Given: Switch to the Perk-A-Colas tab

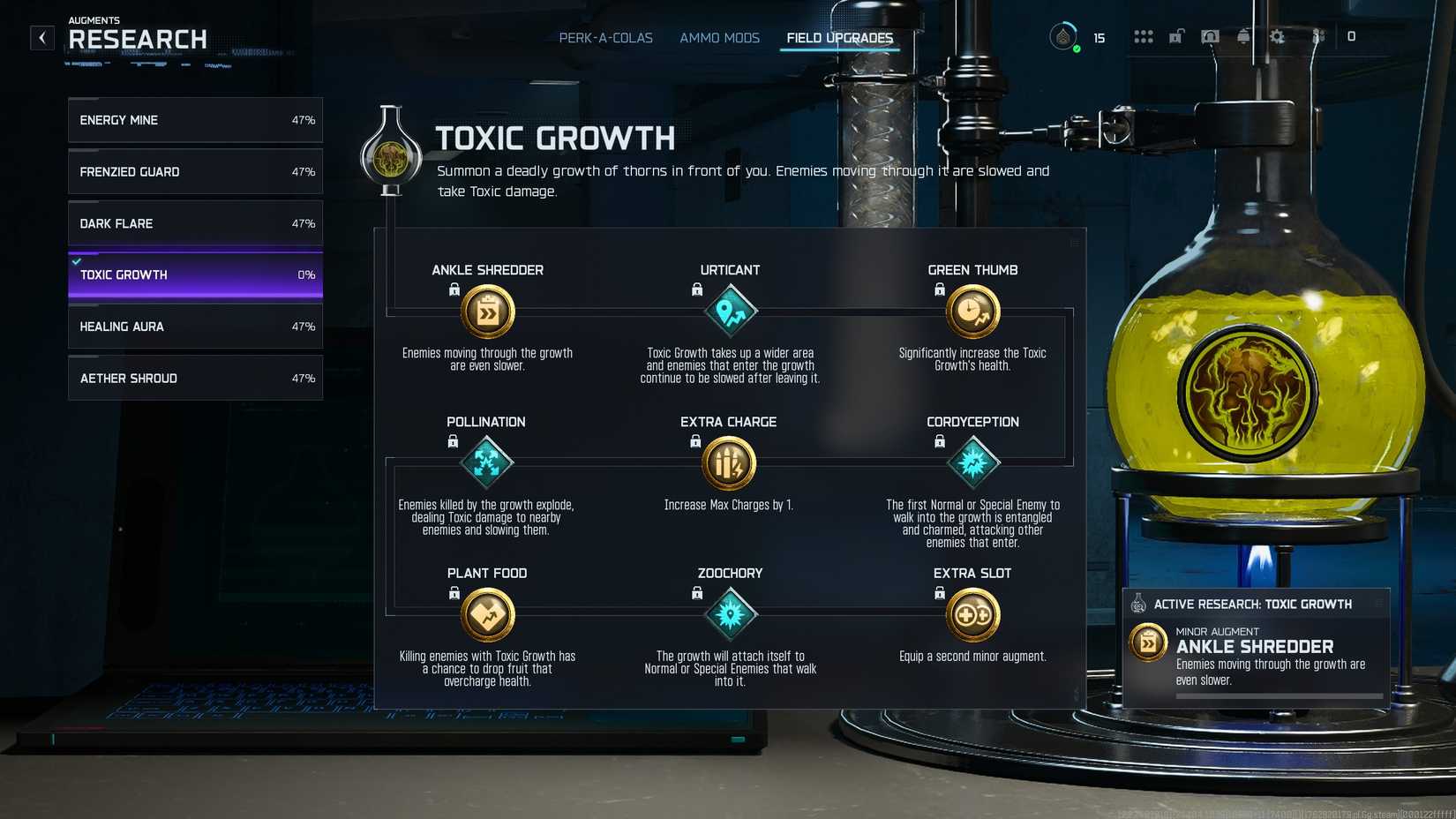Looking at the screenshot, I should (x=605, y=38).
